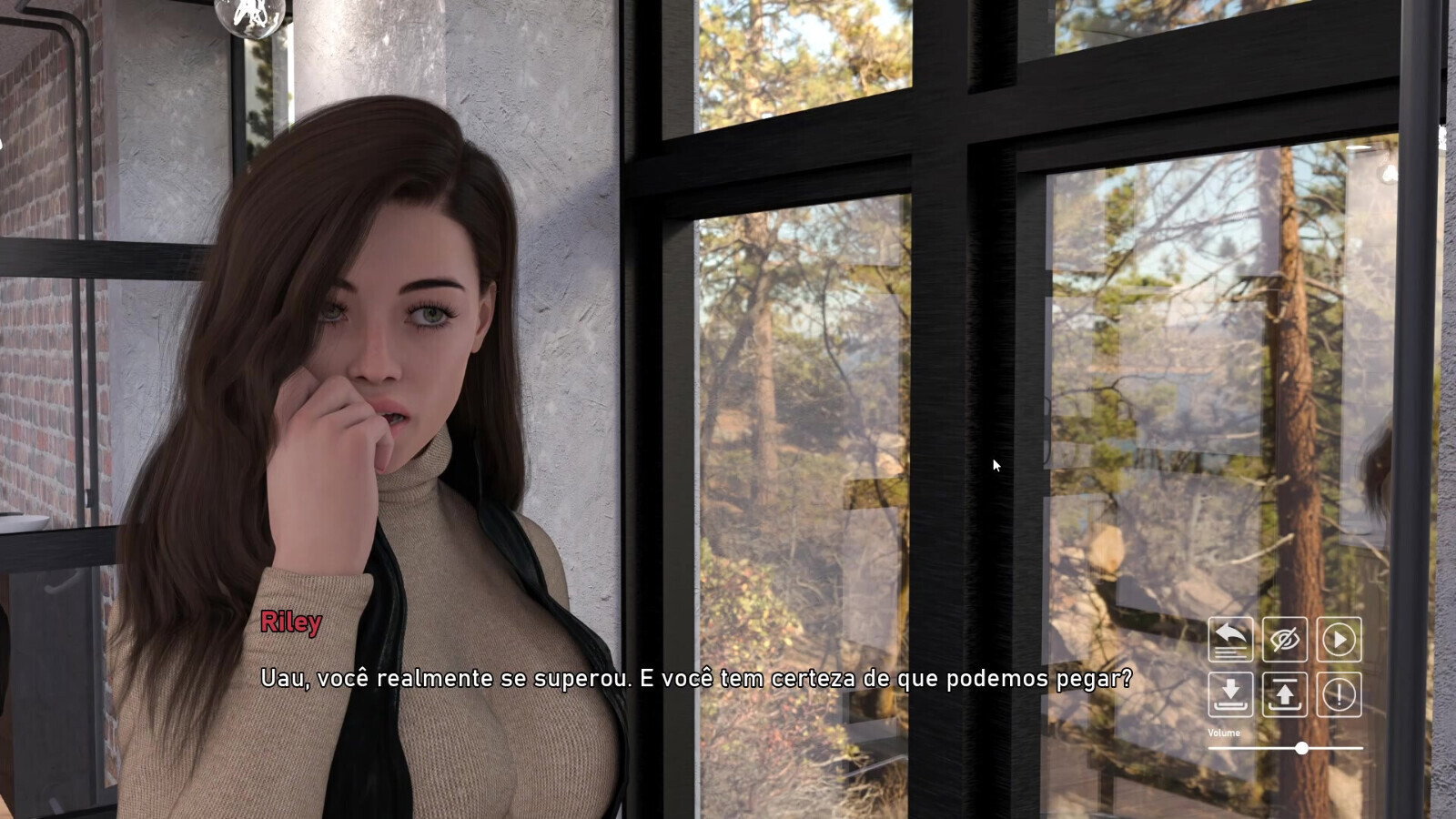Hide the interface using the crossed-eye icon
Viewport: 1456px width, 819px height.
tap(1285, 640)
